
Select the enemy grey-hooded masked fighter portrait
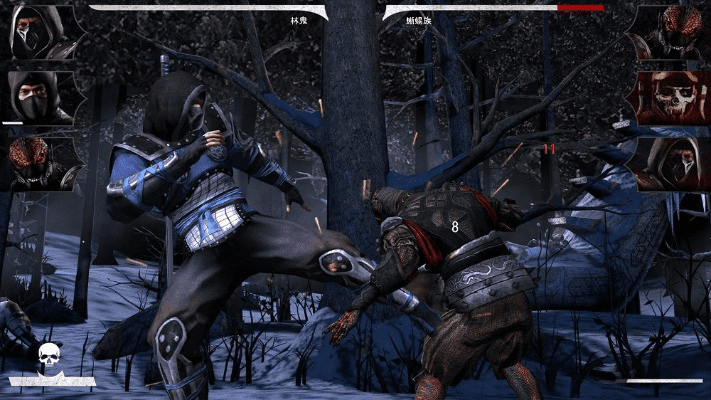tap(671, 162)
